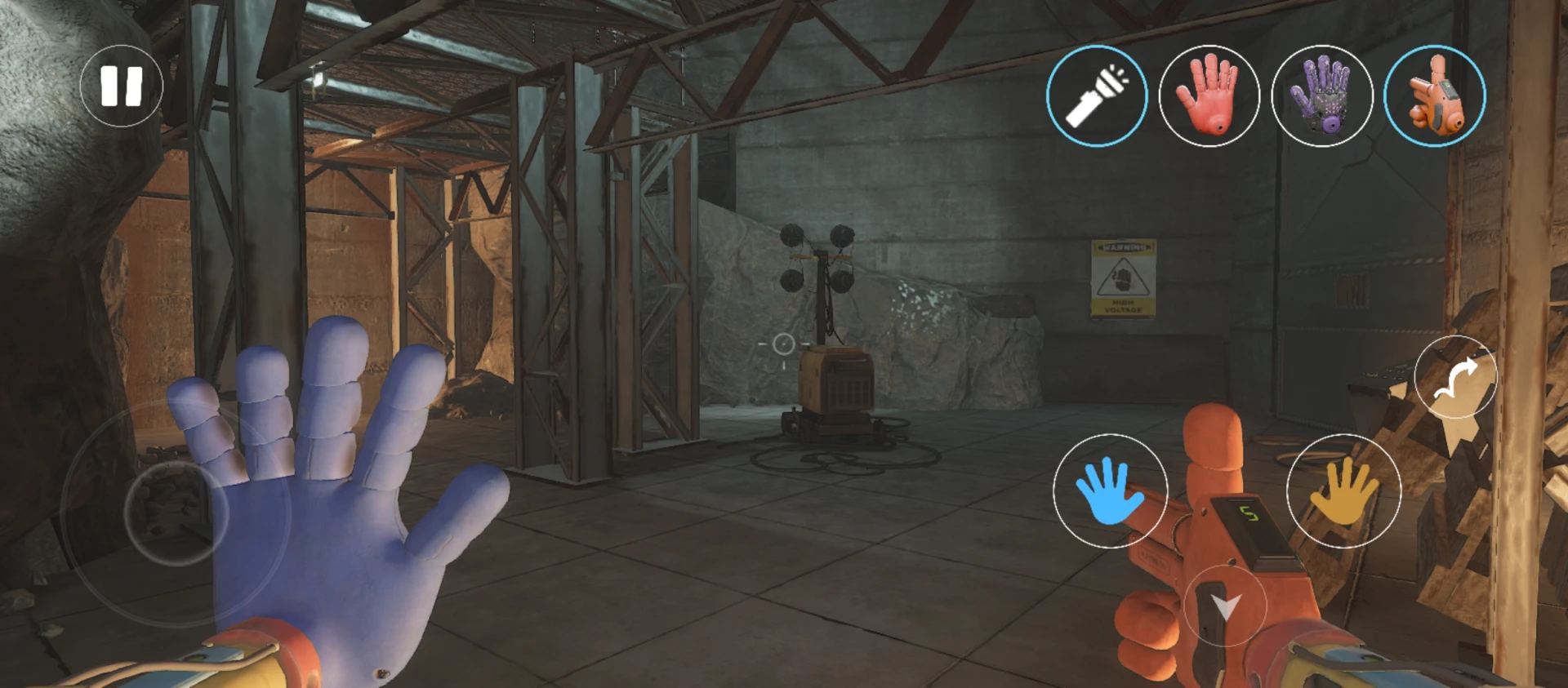Screen dimensions: 1568x688
Task: Select the red hand
Action: tap(1209, 96)
